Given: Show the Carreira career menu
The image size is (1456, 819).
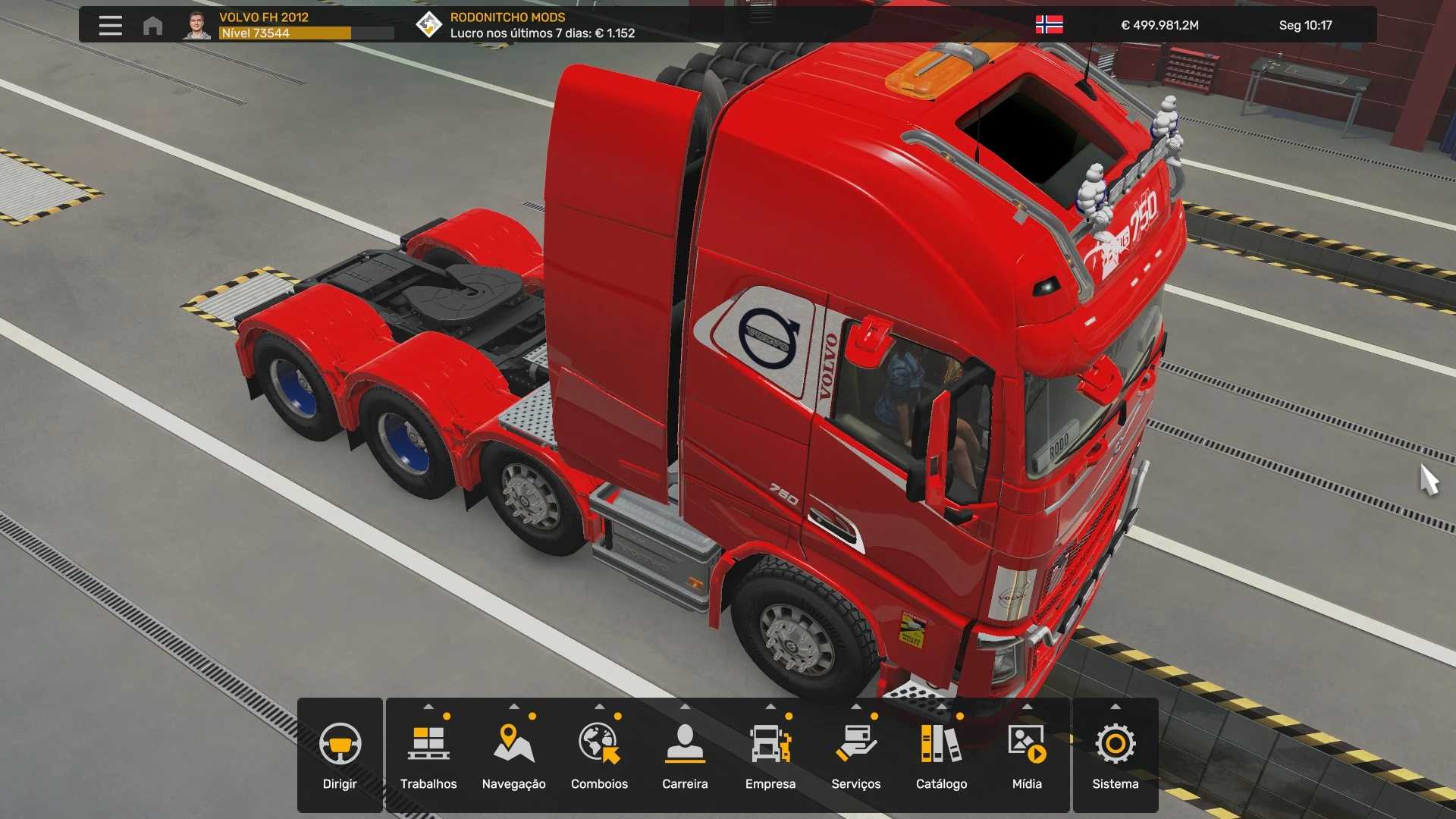Looking at the screenshot, I should click(685, 755).
